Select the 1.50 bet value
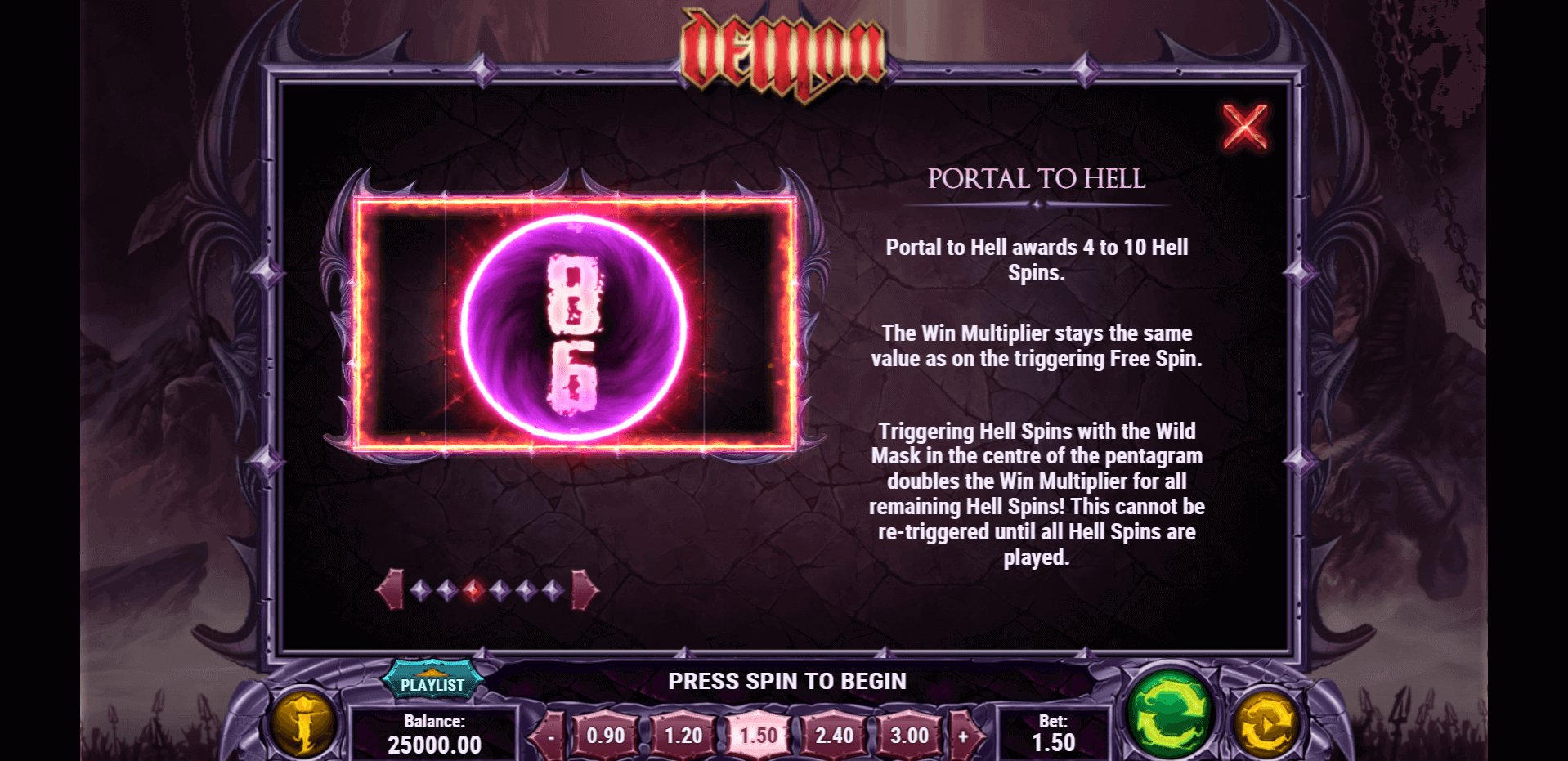The width and height of the screenshot is (1568, 761). coord(758,736)
